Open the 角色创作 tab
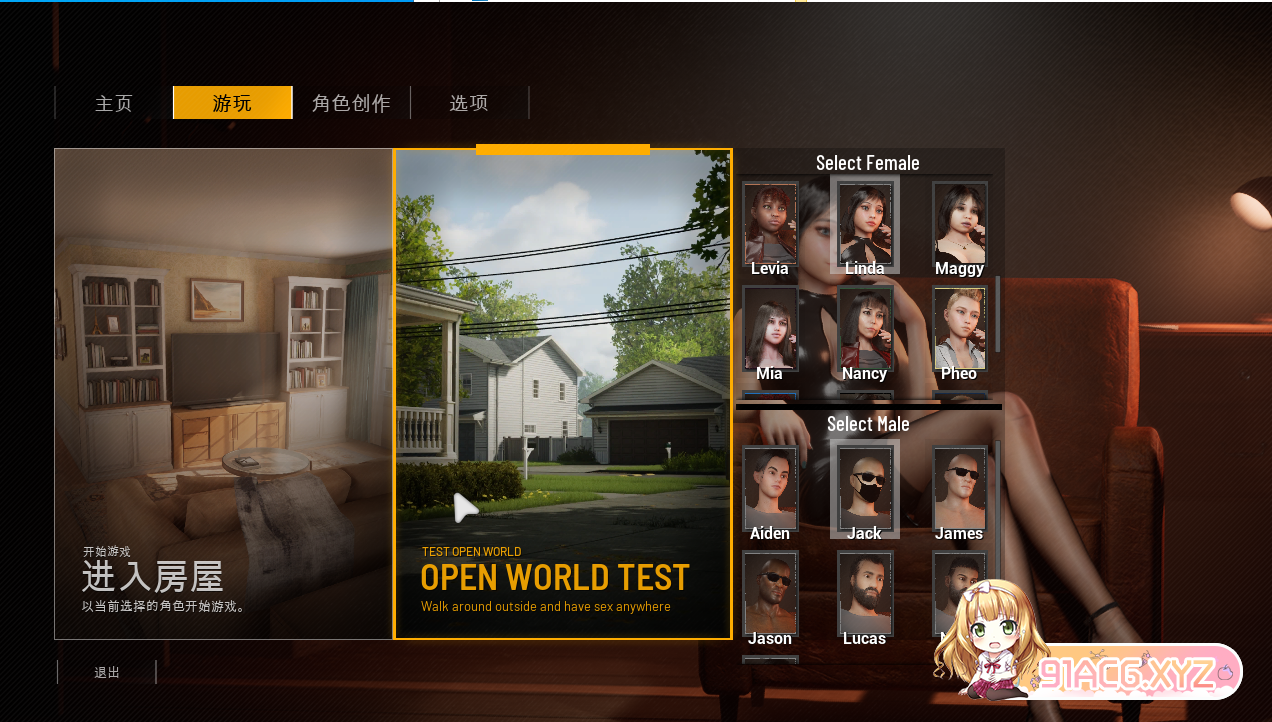 tap(351, 103)
